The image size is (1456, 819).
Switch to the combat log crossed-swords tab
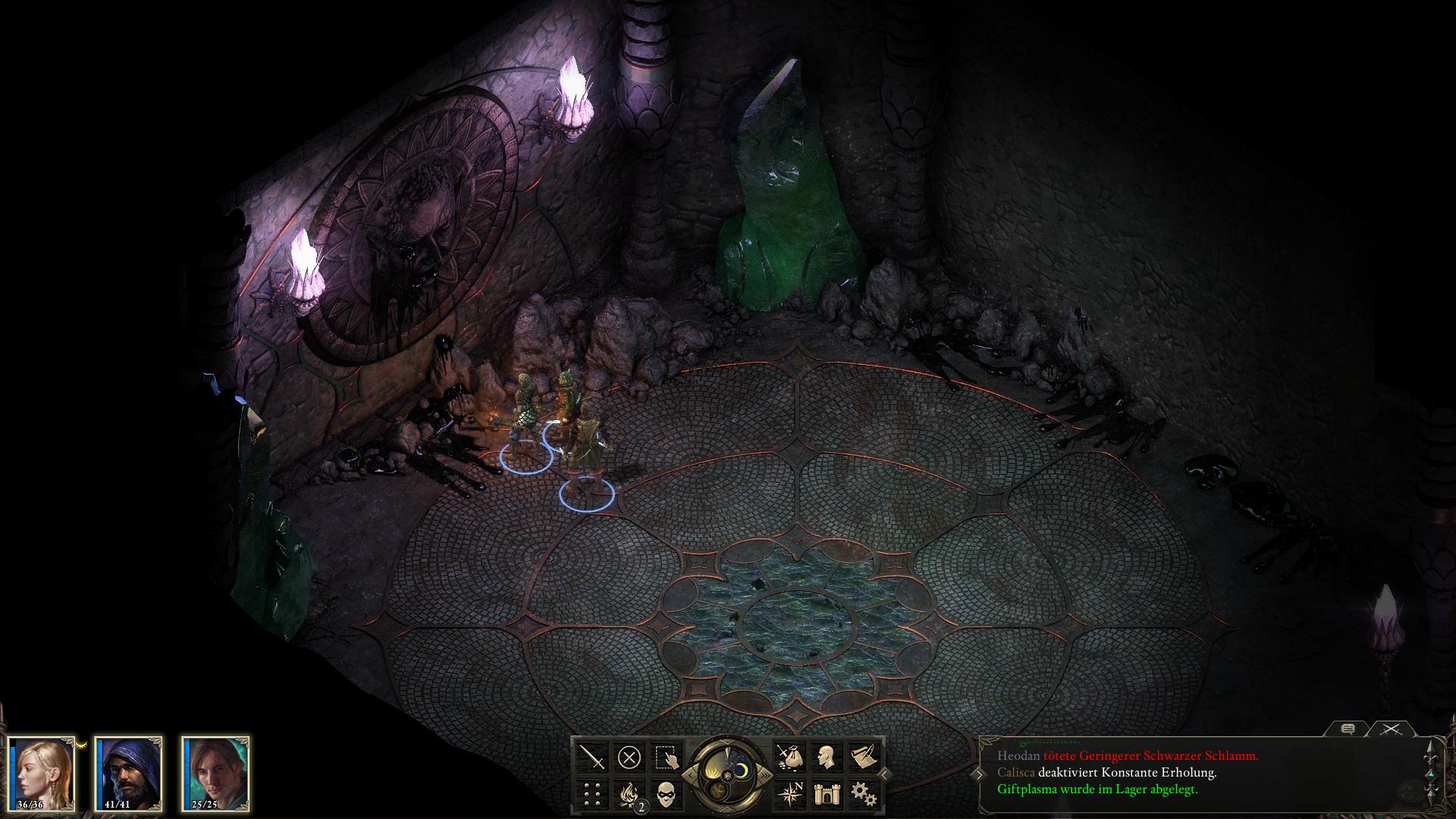[x=1390, y=730]
